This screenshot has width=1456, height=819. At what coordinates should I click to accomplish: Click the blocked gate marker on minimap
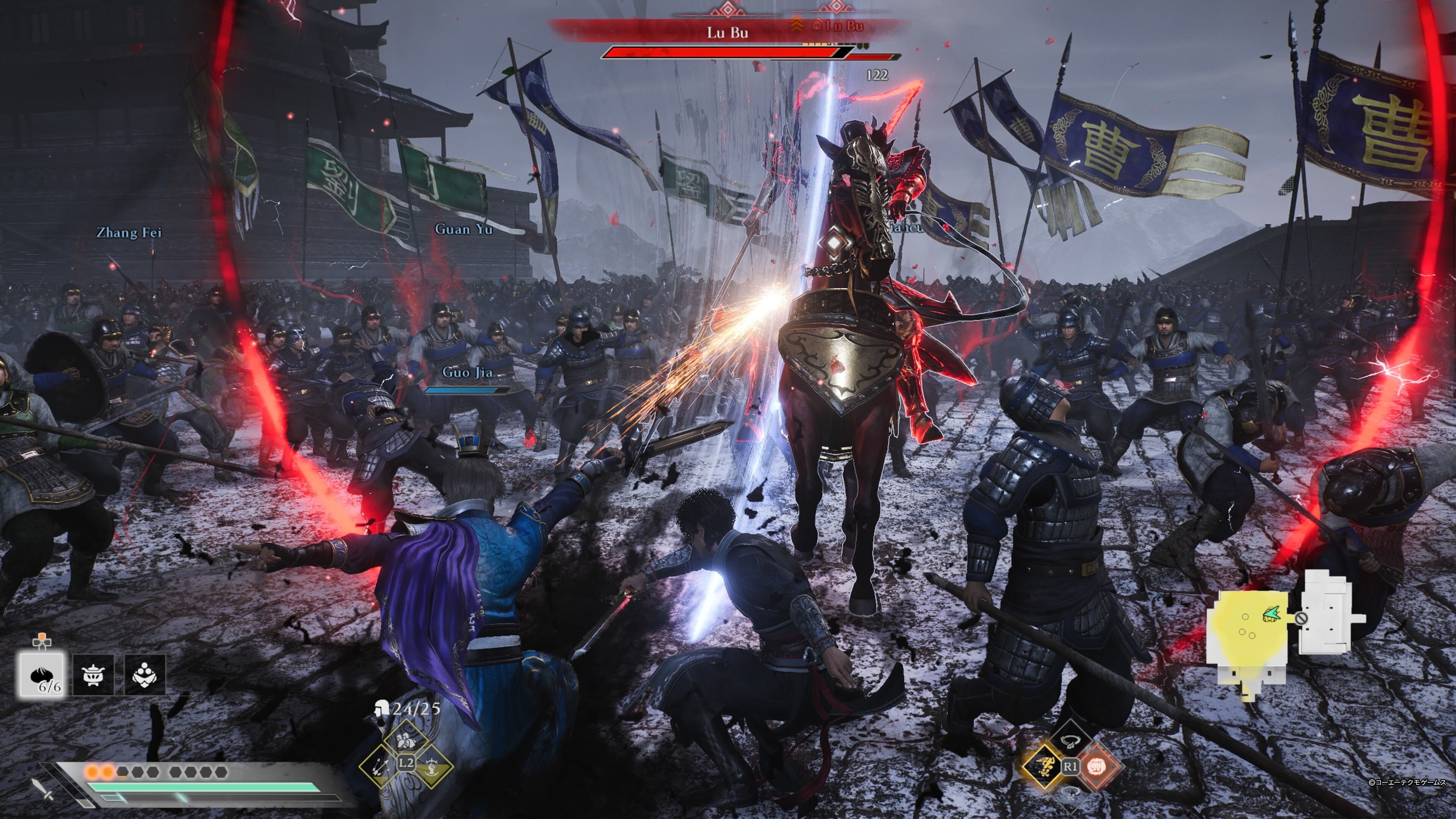coord(1300,618)
